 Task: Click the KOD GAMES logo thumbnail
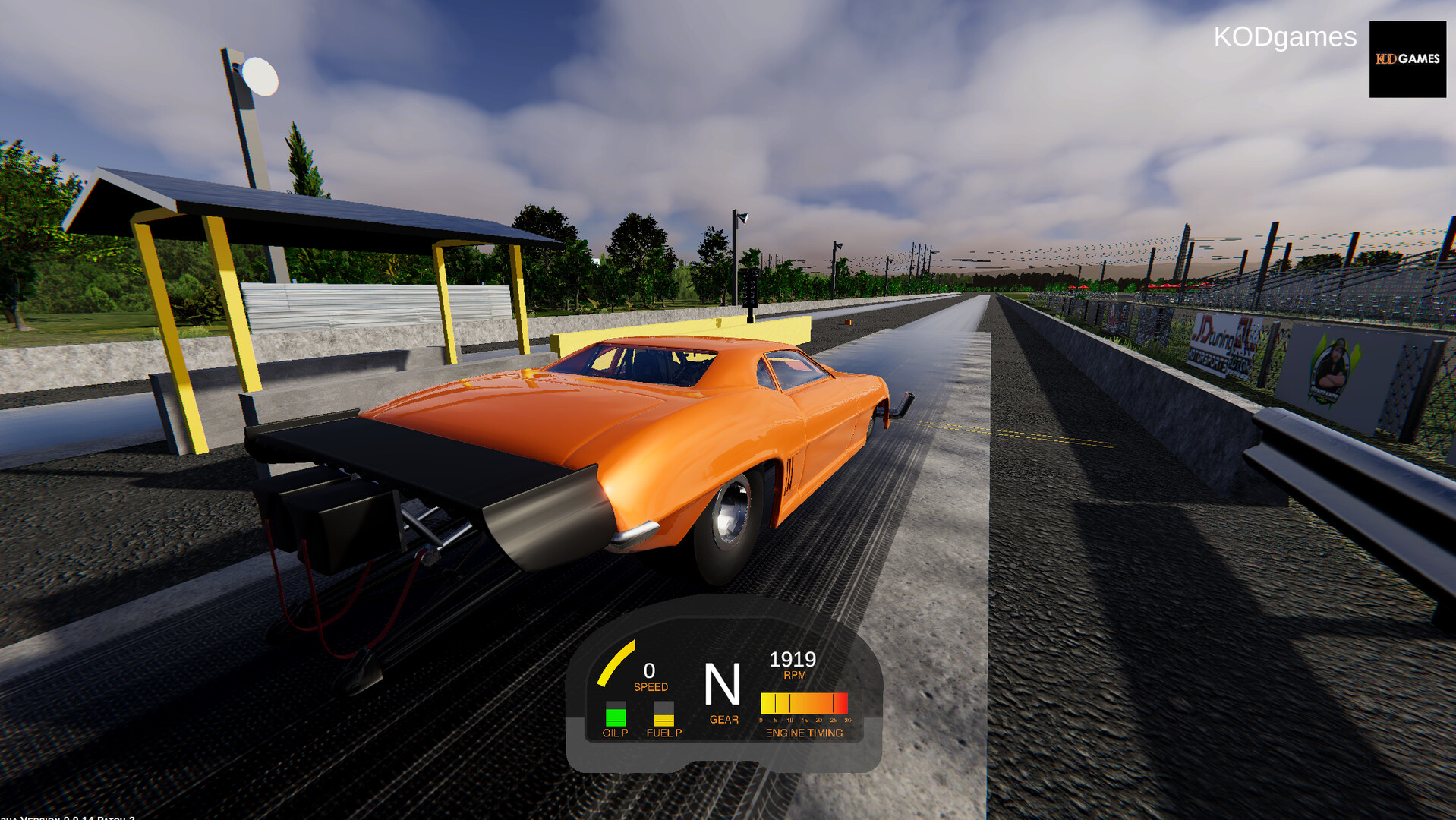click(1407, 59)
